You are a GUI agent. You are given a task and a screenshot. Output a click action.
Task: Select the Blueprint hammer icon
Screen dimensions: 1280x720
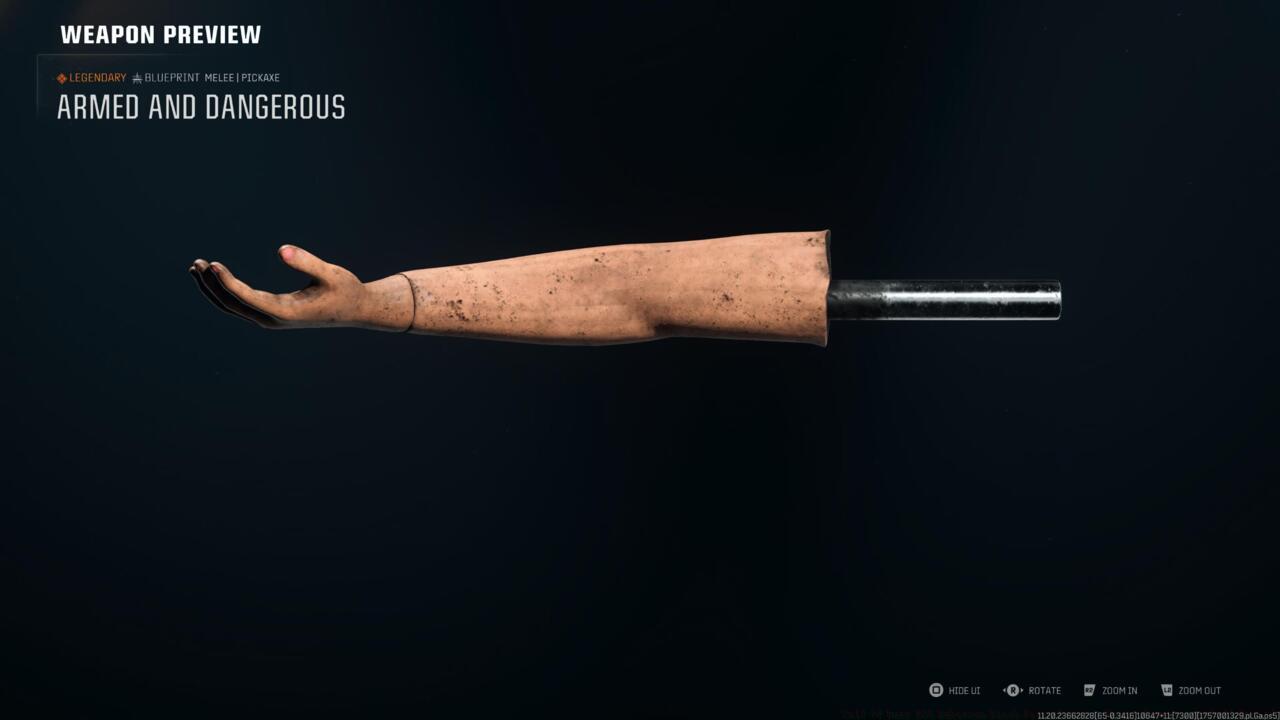click(x=138, y=77)
